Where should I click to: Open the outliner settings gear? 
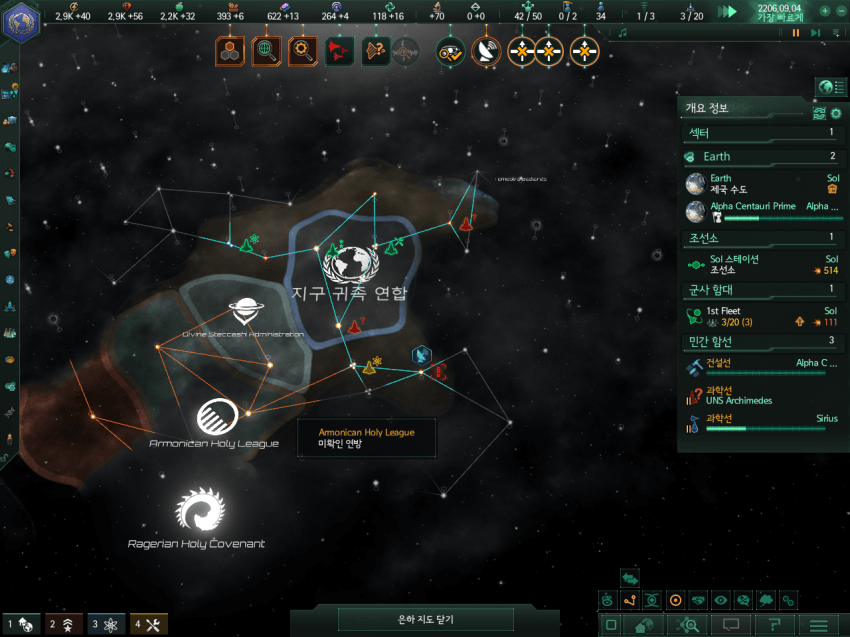point(836,114)
